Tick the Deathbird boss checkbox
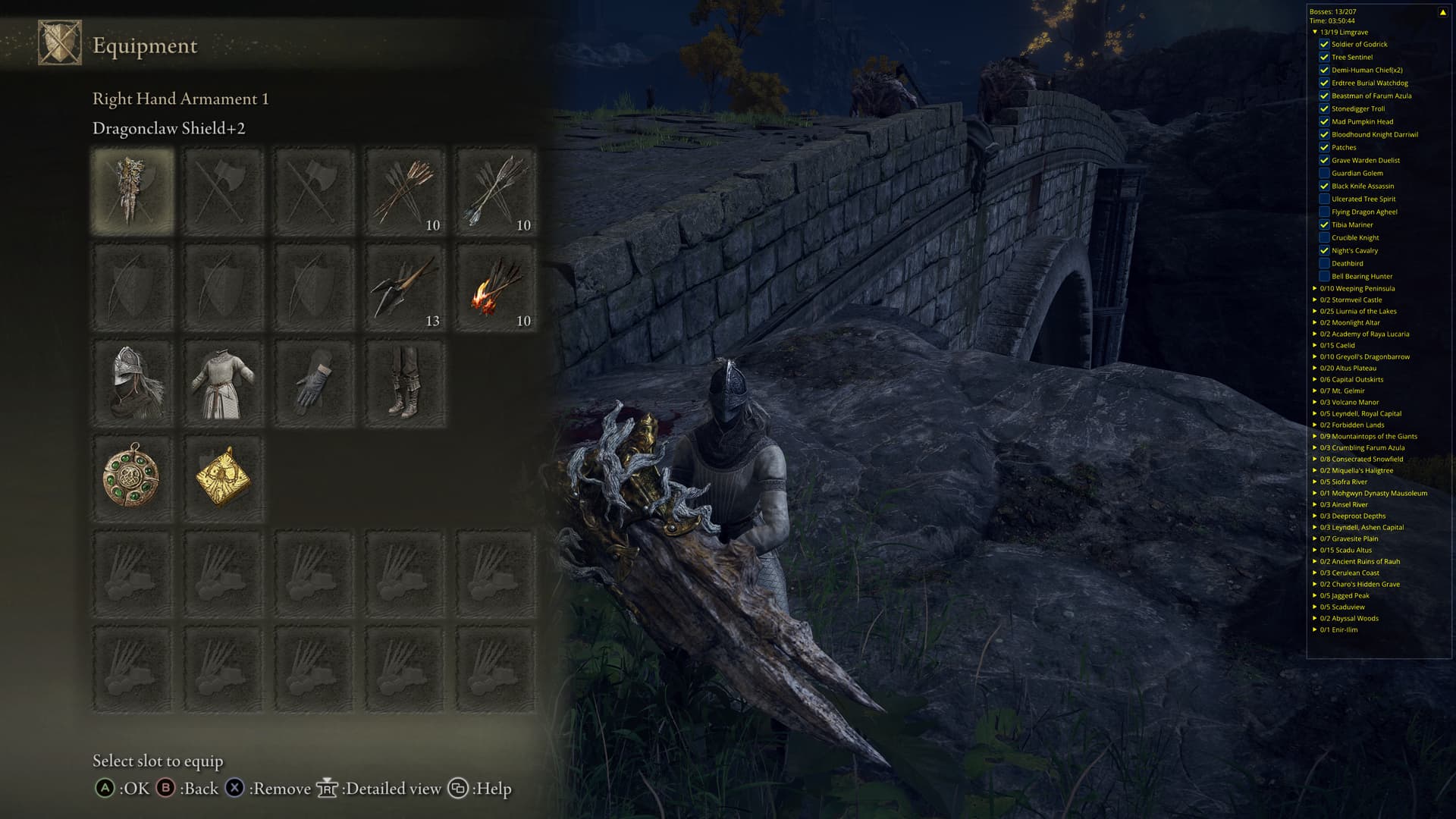1456x819 pixels. tap(1324, 263)
